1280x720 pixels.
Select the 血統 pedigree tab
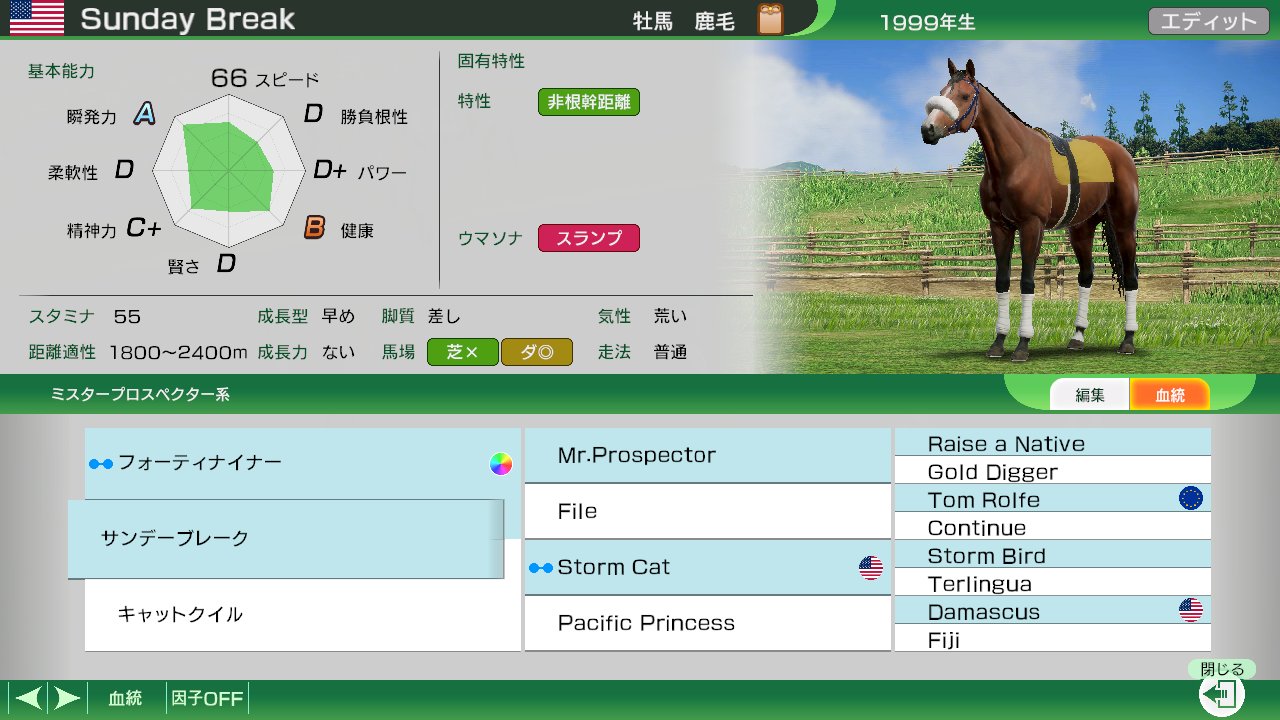[x=1169, y=395]
